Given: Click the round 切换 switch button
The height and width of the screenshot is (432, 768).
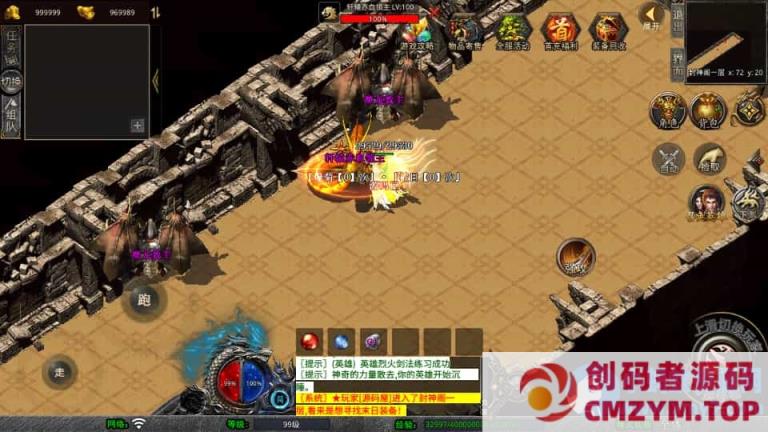Looking at the screenshot, I should [11, 81].
